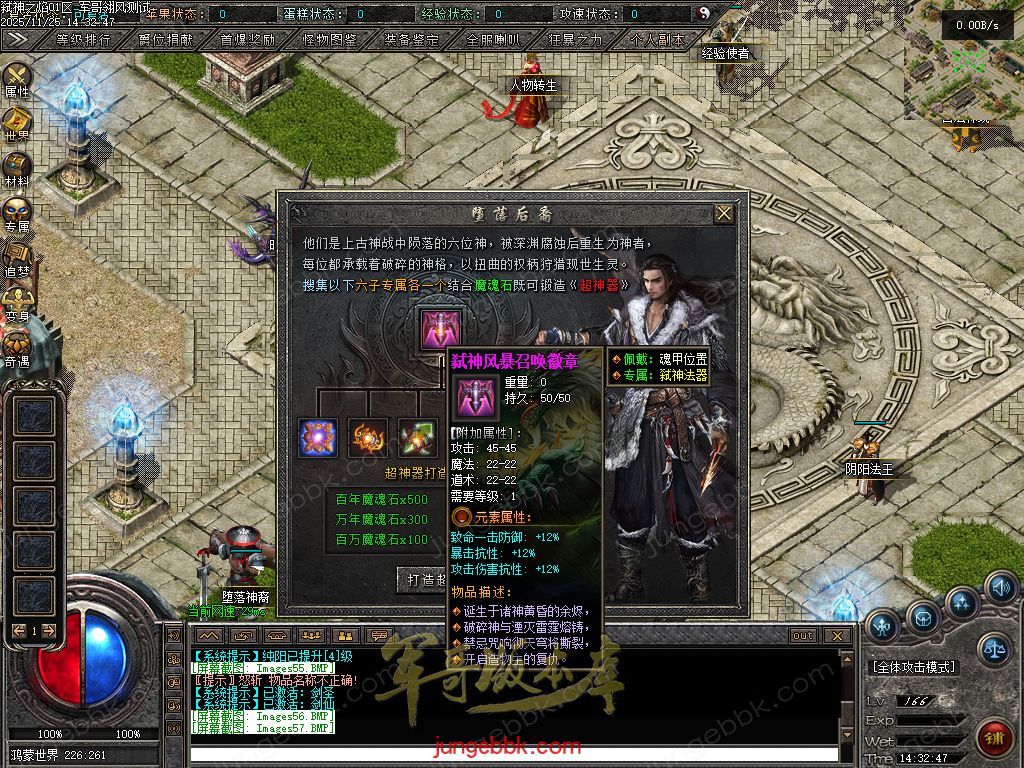This screenshot has width=1024, height=768.
Task: Open the 等级排行 level ranking menu
Action: pyautogui.click(x=84, y=40)
